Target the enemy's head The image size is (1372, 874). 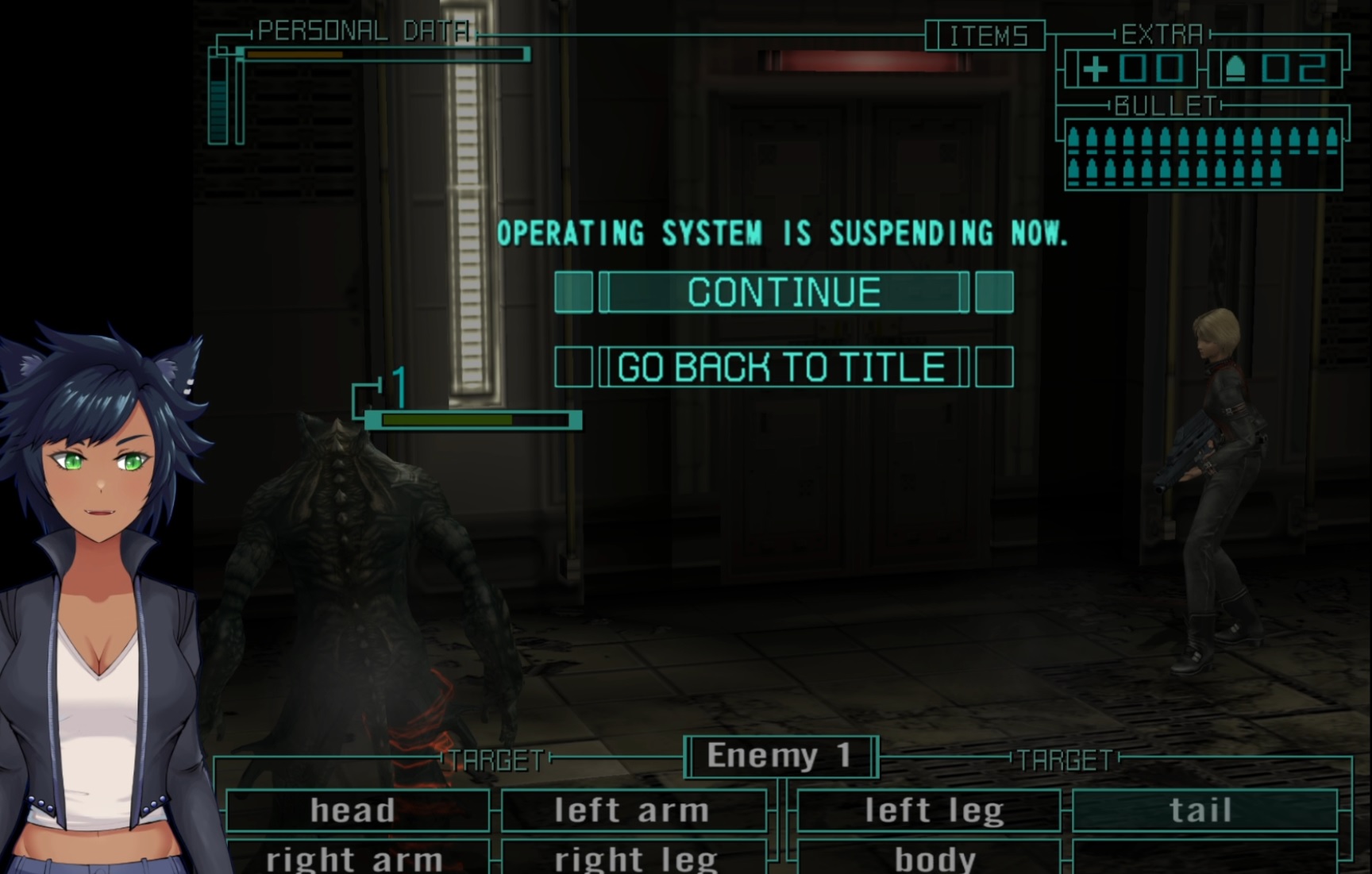[354, 810]
